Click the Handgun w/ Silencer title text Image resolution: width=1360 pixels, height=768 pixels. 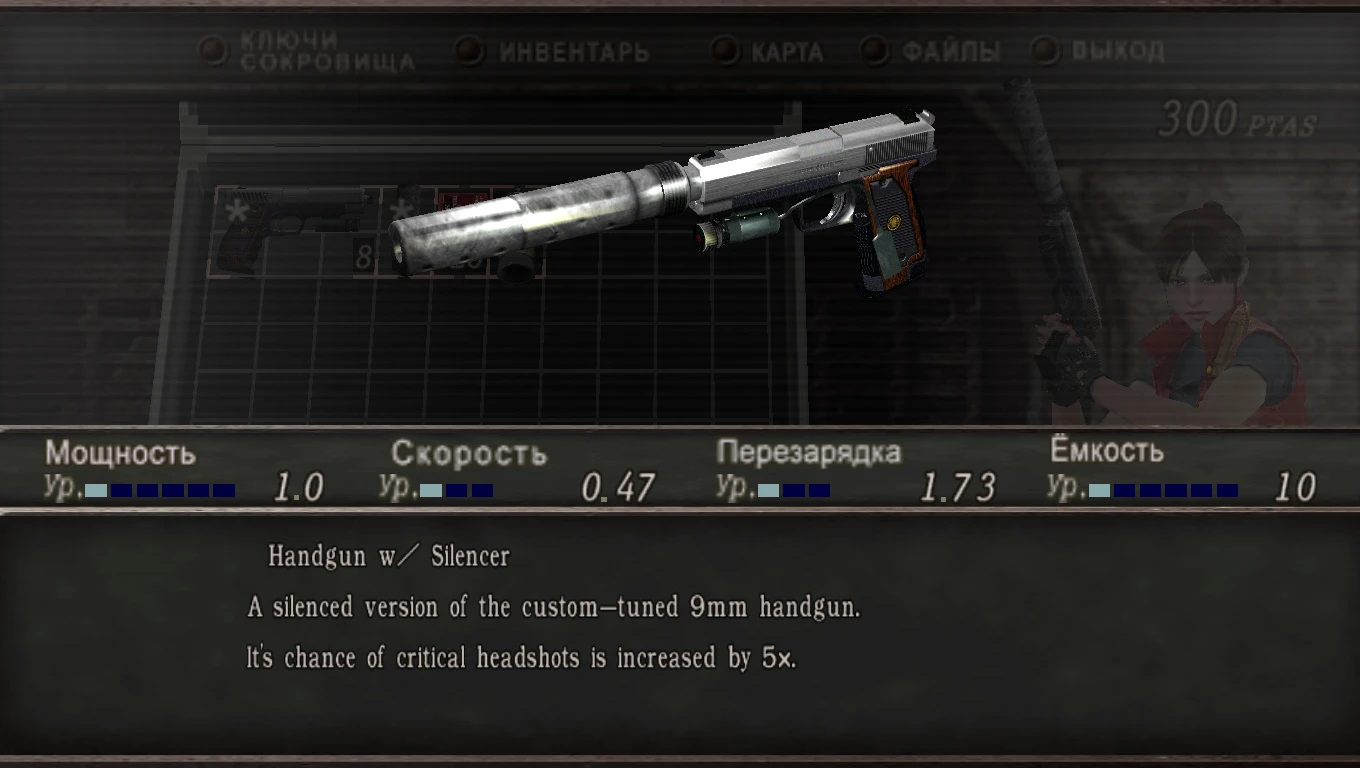[387, 557]
